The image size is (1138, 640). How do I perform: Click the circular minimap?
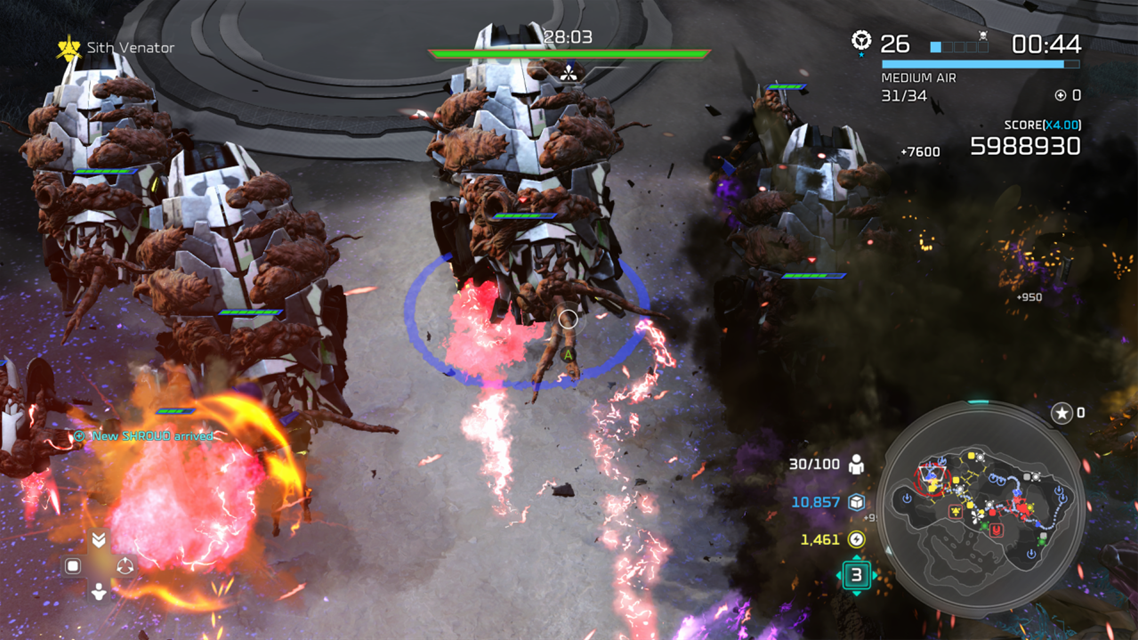984,507
